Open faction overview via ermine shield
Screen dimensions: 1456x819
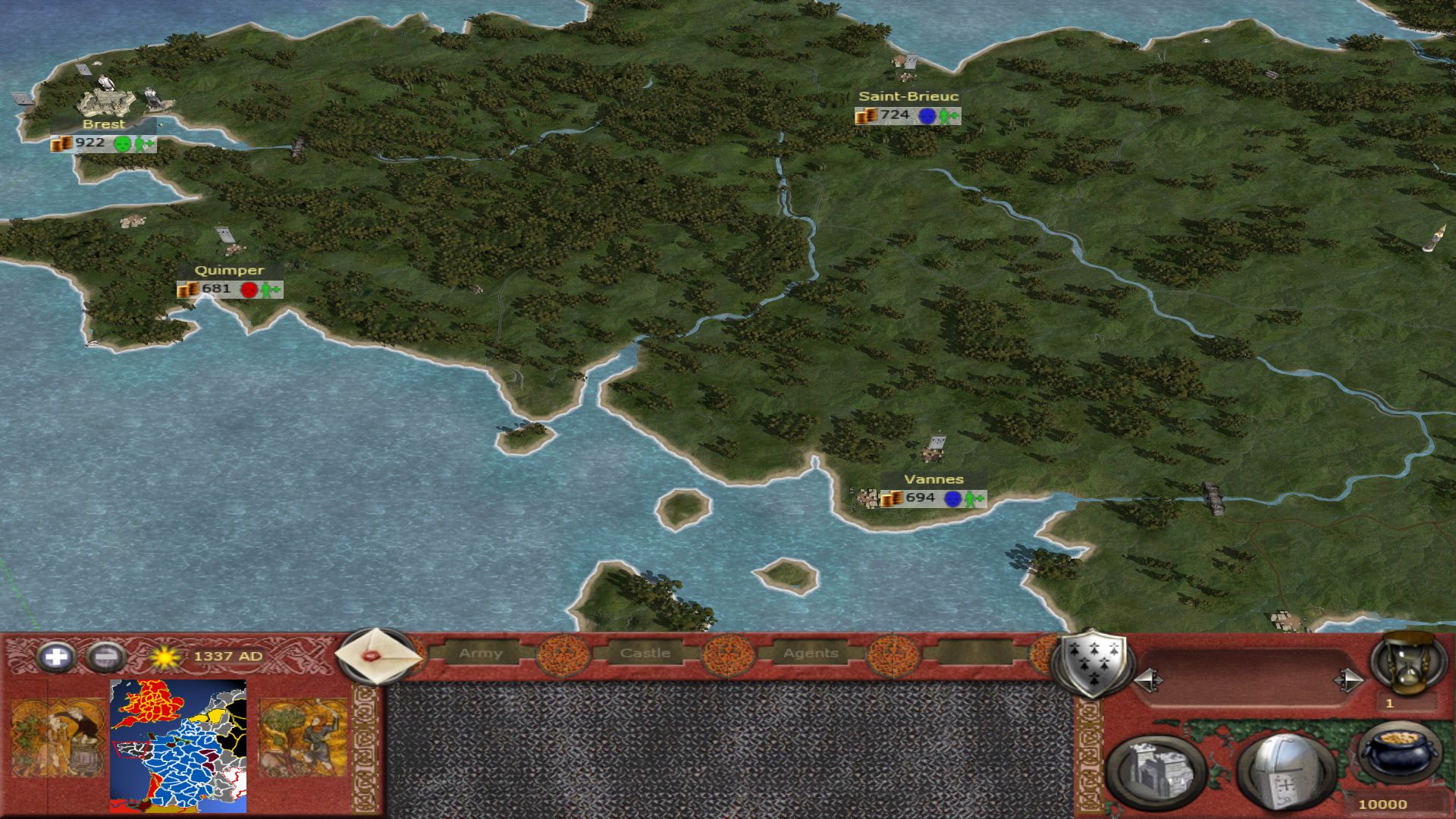[1092, 663]
